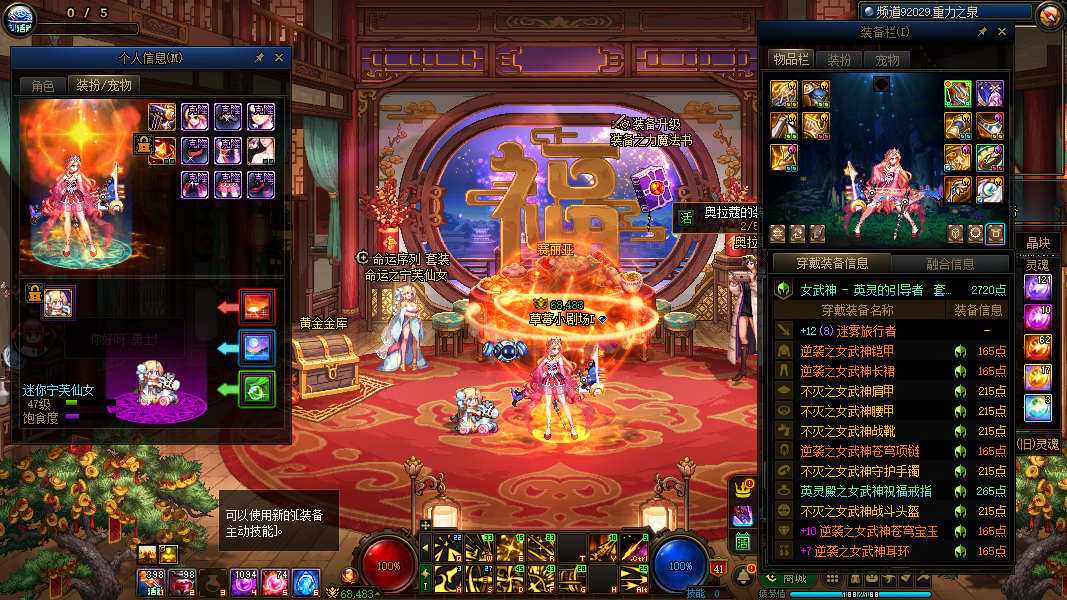1067x600 pixels.
Task: Close the 装备栏 equipment window
Action: 1002,32
